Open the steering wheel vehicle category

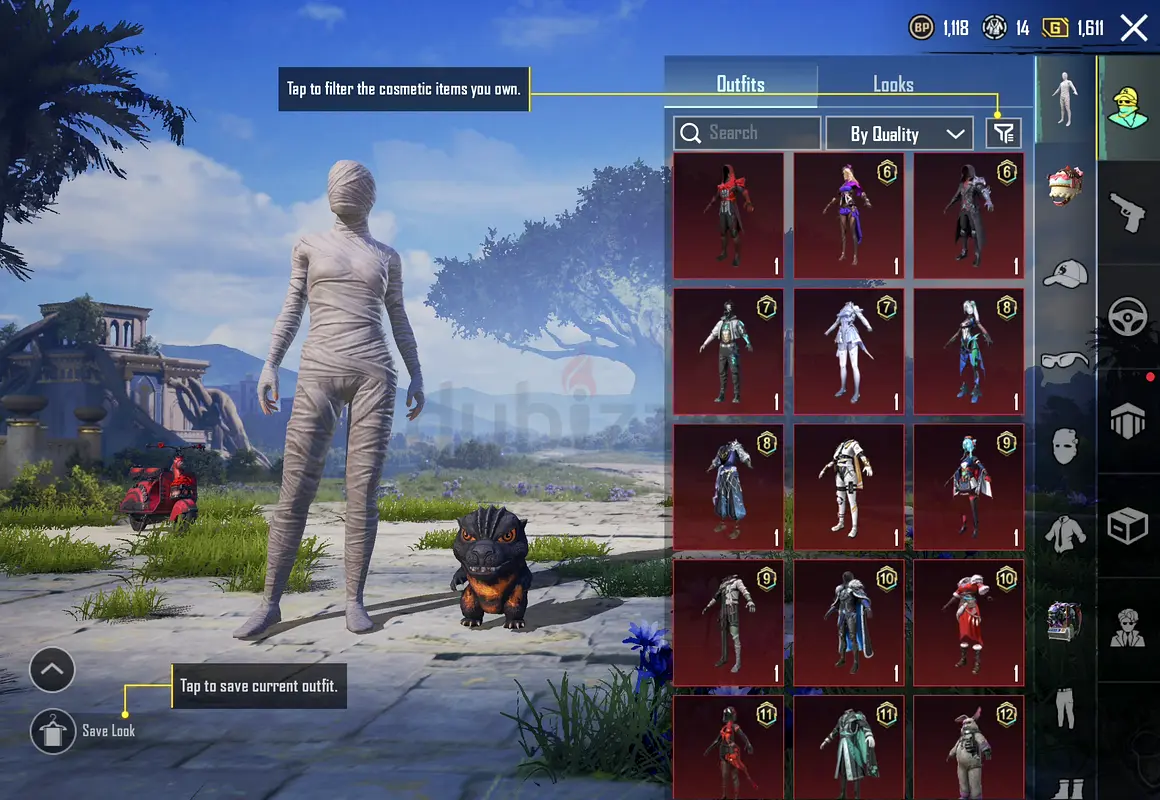[x=1128, y=317]
